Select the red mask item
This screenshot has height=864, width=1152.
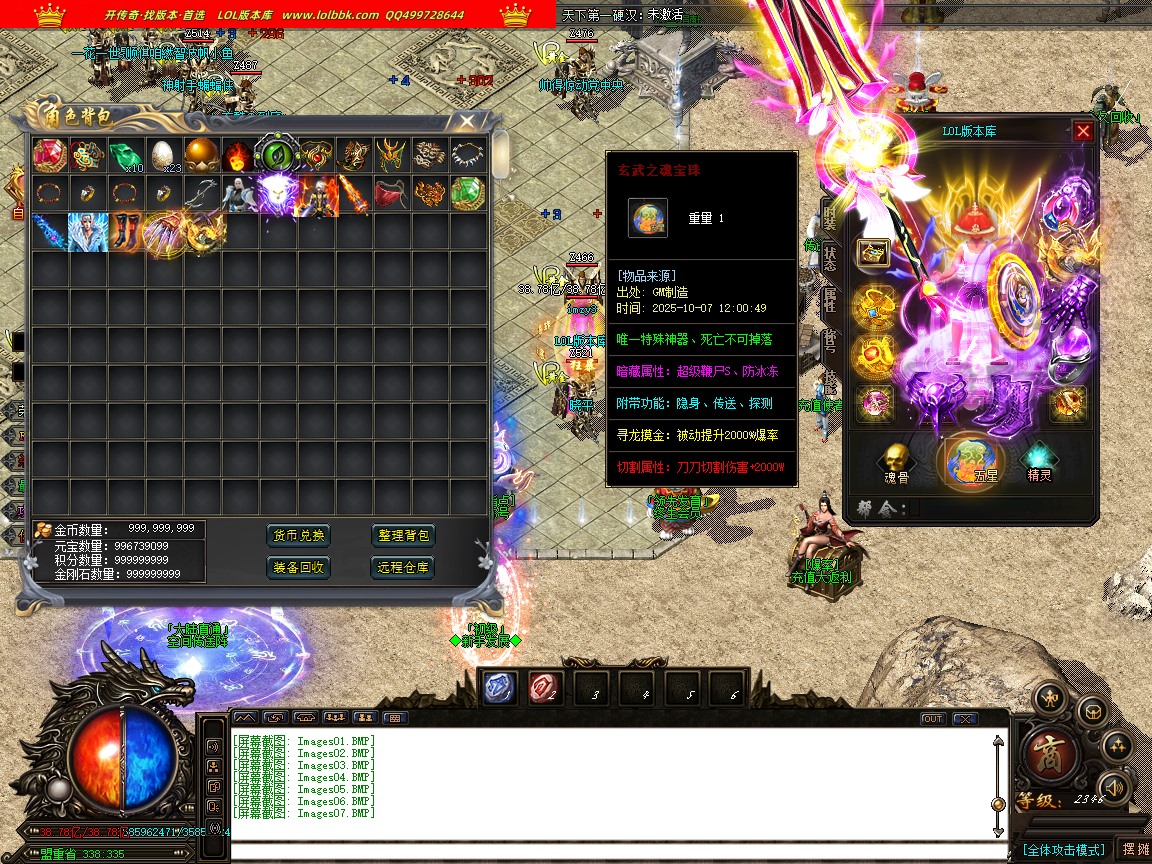391,193
